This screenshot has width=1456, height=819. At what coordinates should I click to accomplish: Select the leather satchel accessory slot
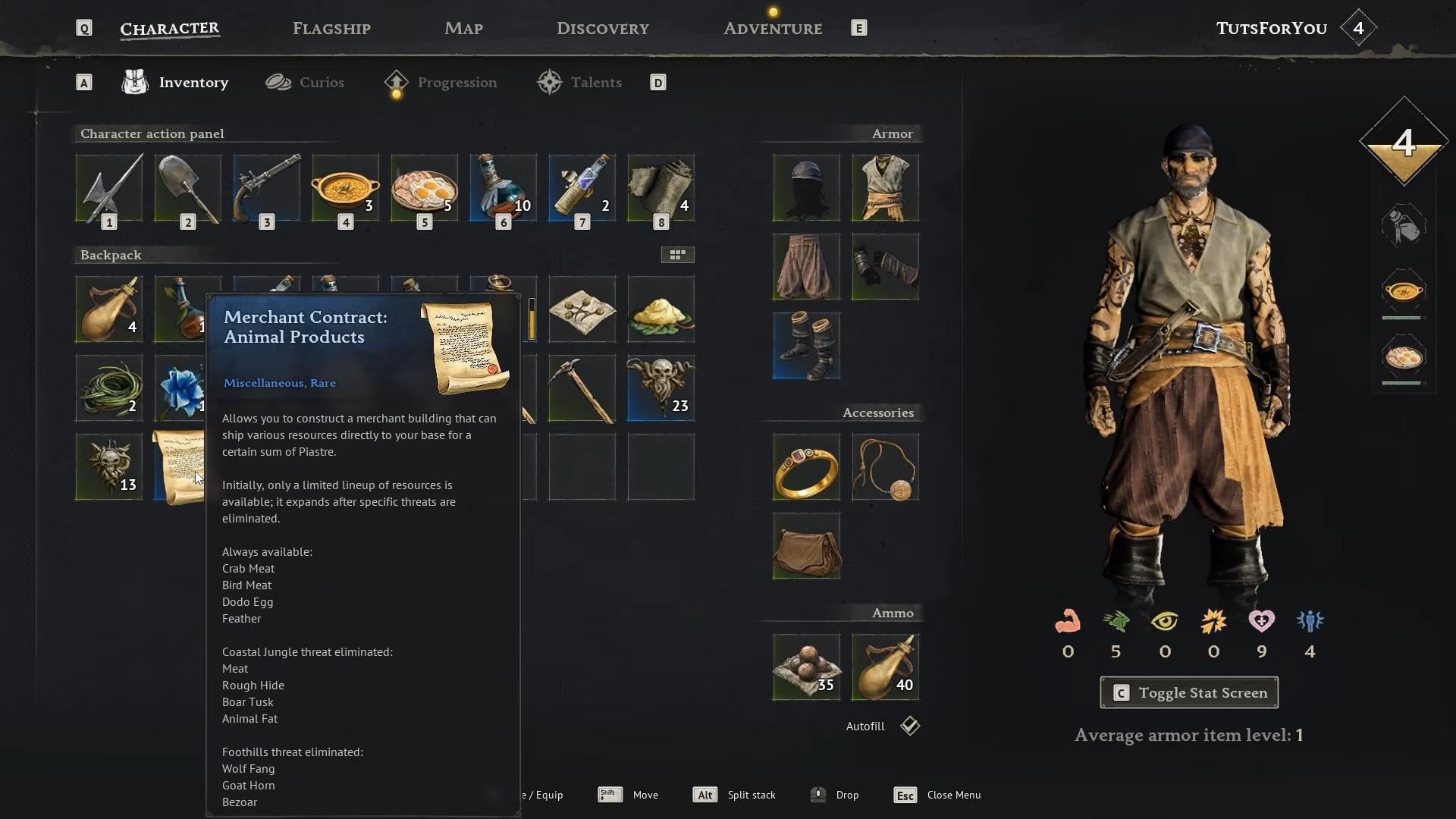(806, 546)
